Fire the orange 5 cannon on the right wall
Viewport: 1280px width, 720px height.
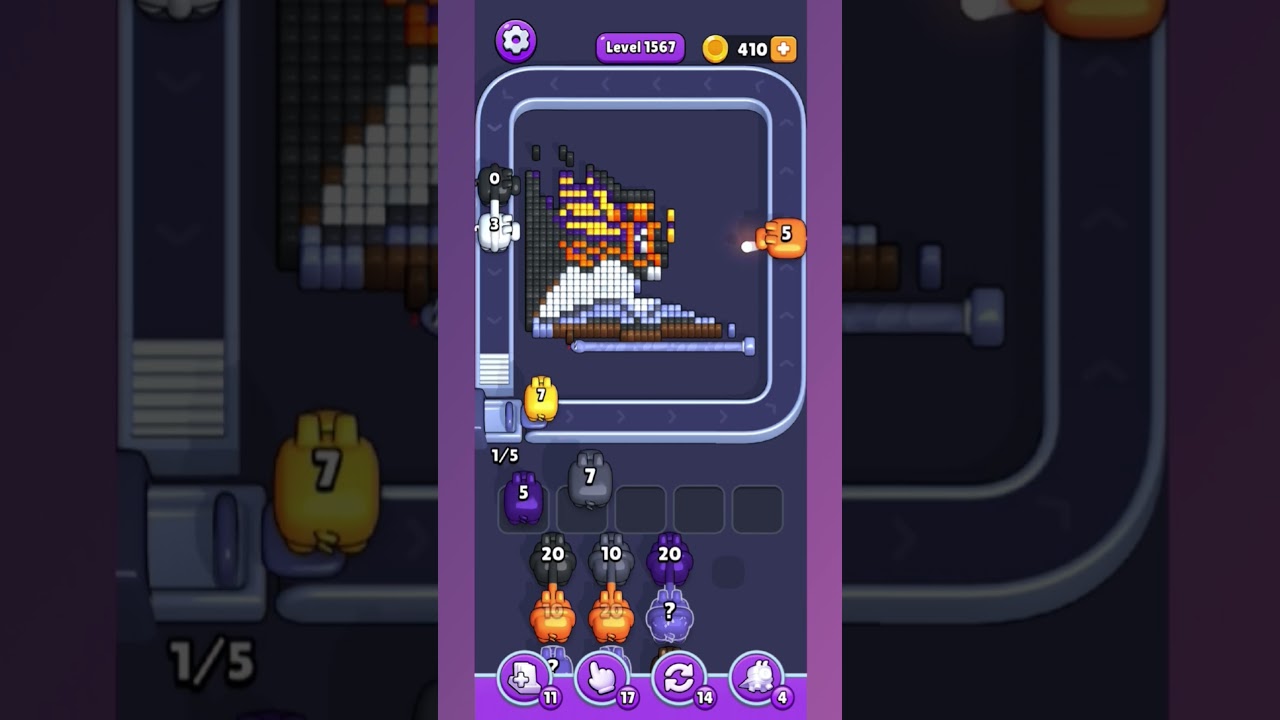[x=785, y=235]
